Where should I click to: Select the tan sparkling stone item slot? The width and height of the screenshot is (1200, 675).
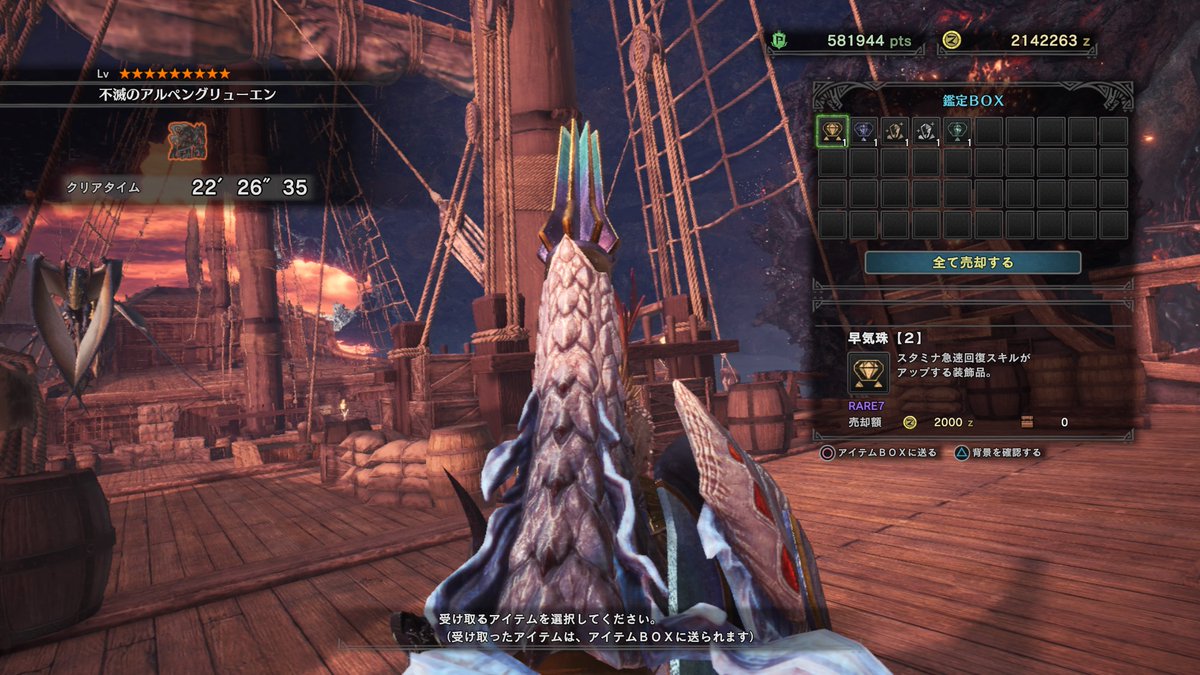click(x=895, y=131)
